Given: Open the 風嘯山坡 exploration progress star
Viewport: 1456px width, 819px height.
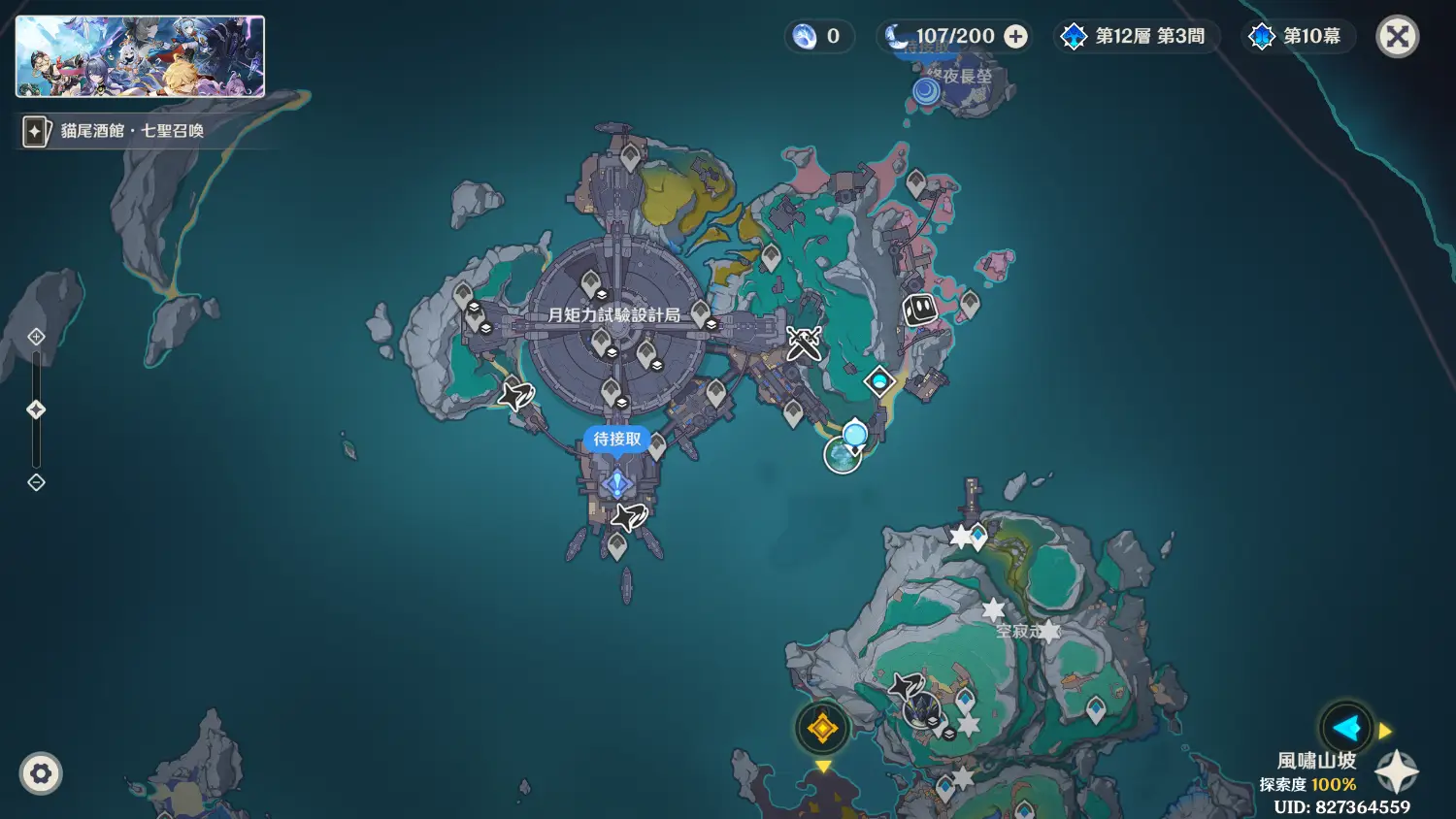Looking at the screenshot, I should [x=1397, y=771].
